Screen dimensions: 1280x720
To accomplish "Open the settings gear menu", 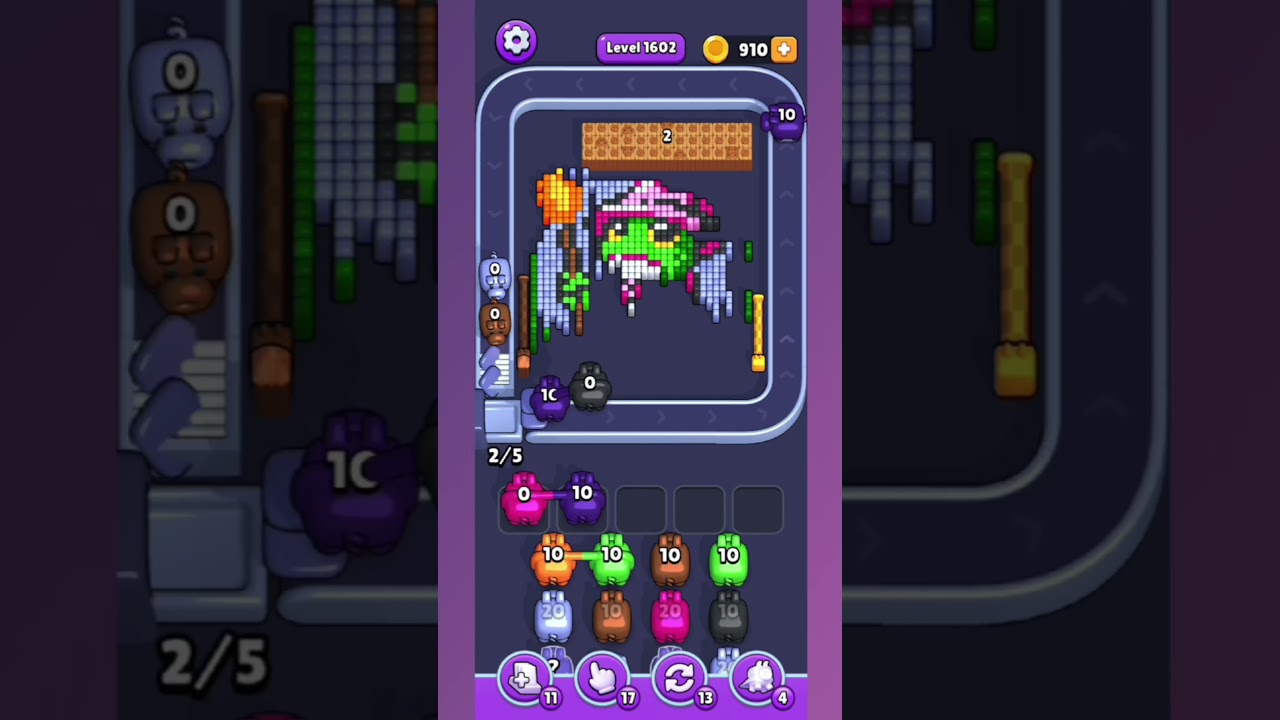I will click(517, 41).
